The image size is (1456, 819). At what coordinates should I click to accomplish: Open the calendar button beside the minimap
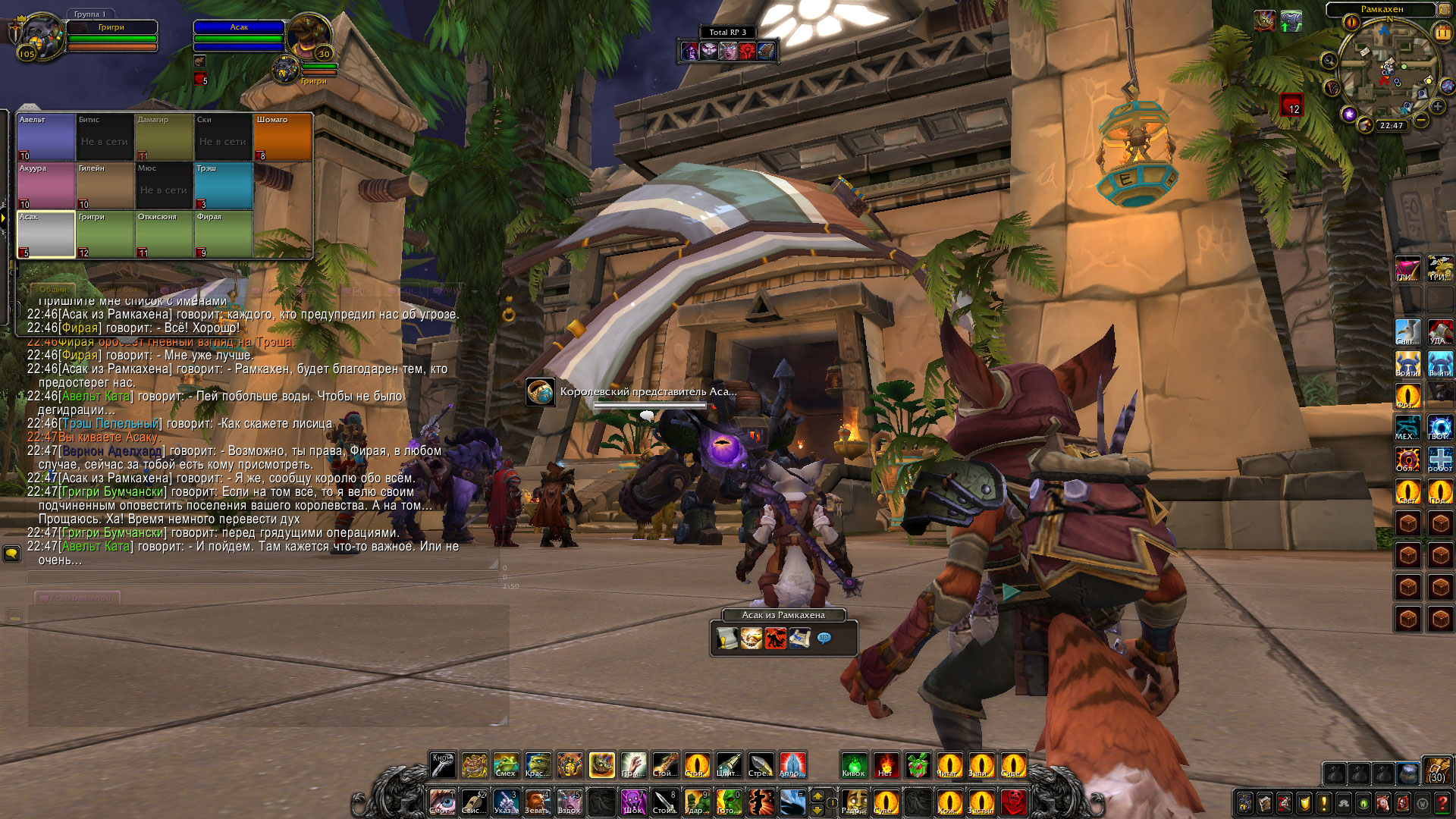[1442, 33]
